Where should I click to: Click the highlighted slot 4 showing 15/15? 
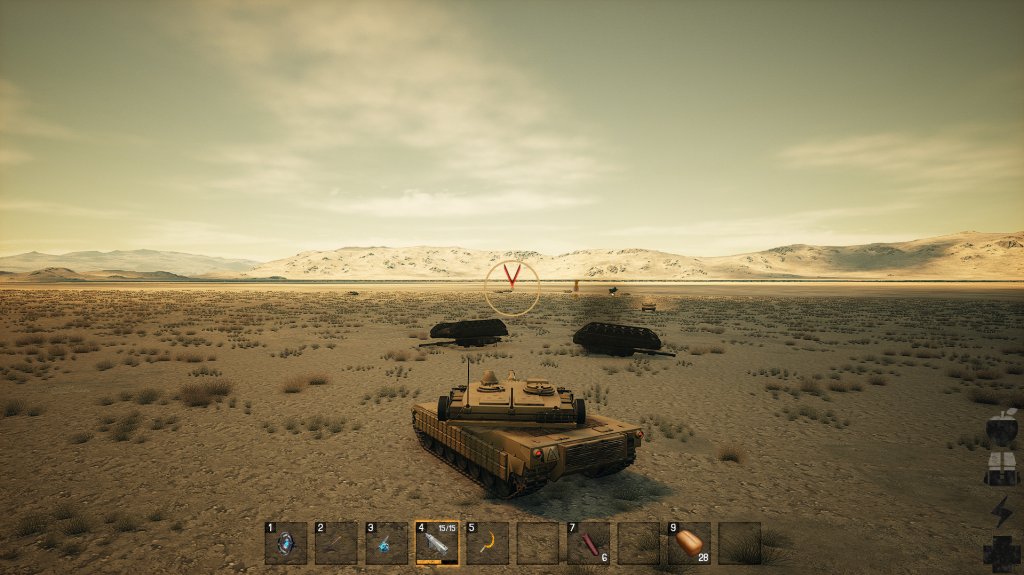(437, 543)
